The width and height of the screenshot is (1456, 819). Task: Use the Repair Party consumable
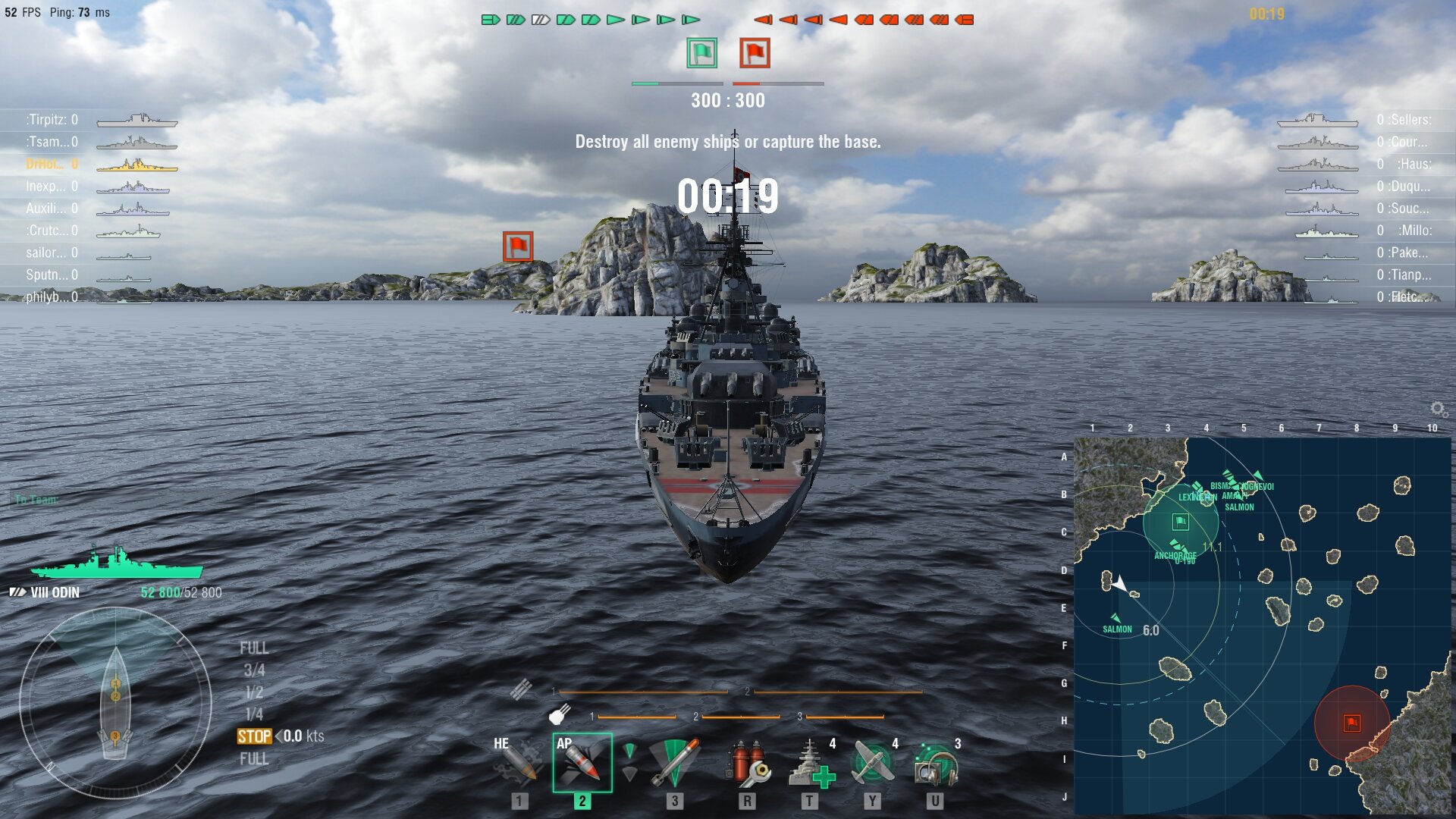[810, 762]
